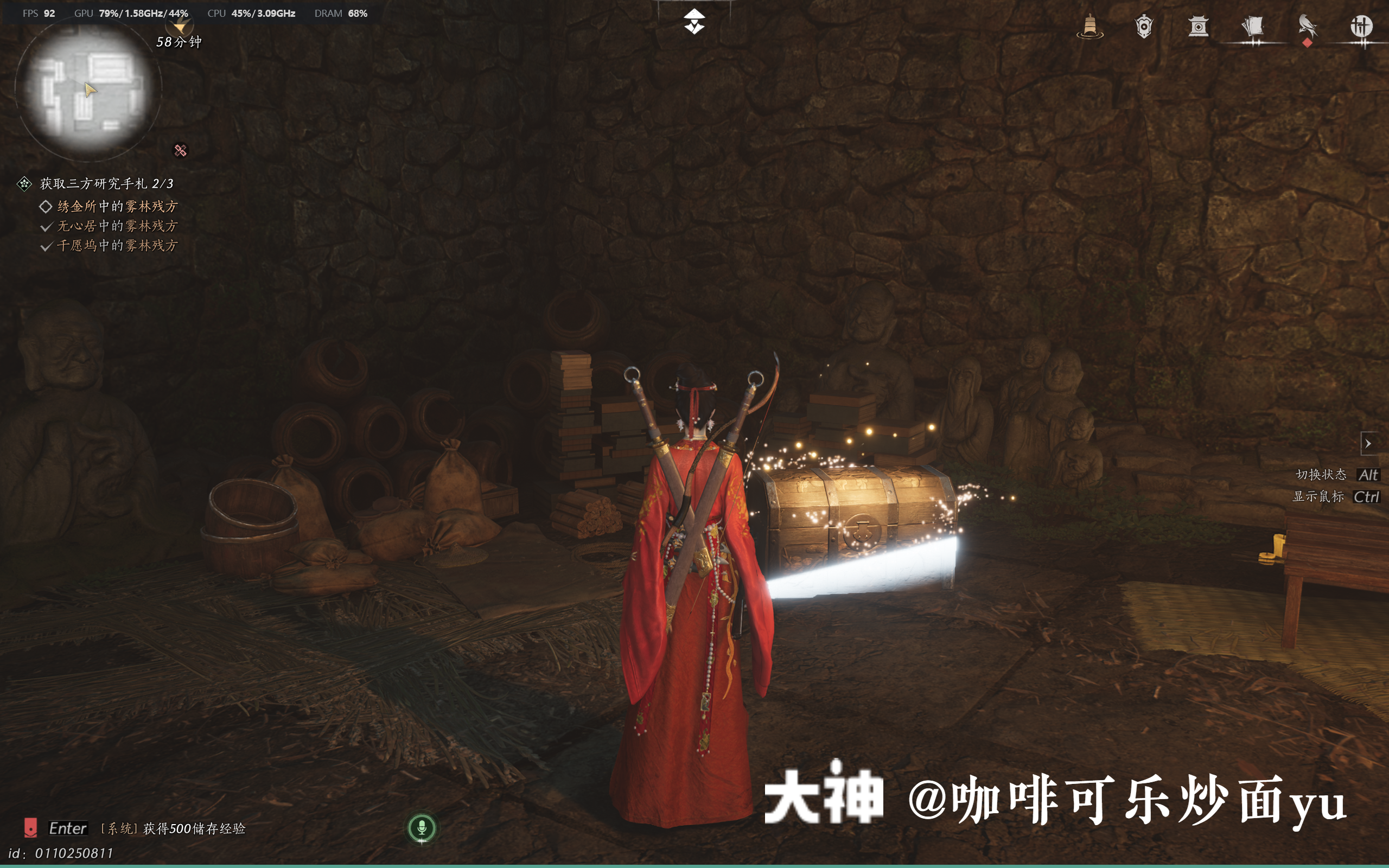Viewport: 1389px width, 868px height.
Task: Click the microphone icon at screen bottom
Action: [x=423, y=827]
